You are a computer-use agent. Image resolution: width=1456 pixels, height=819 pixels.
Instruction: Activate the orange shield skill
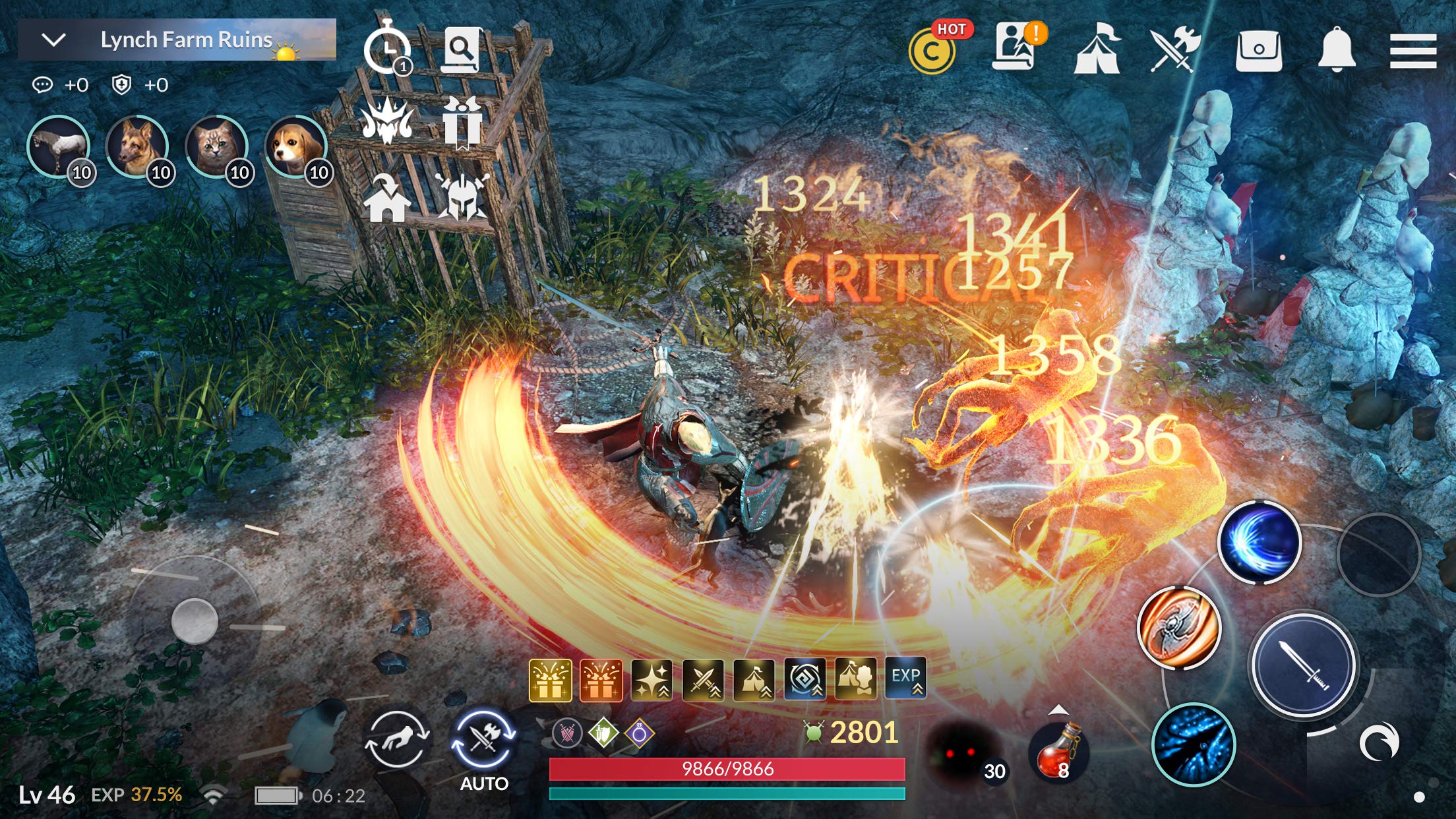click(x=1179, y=627)
